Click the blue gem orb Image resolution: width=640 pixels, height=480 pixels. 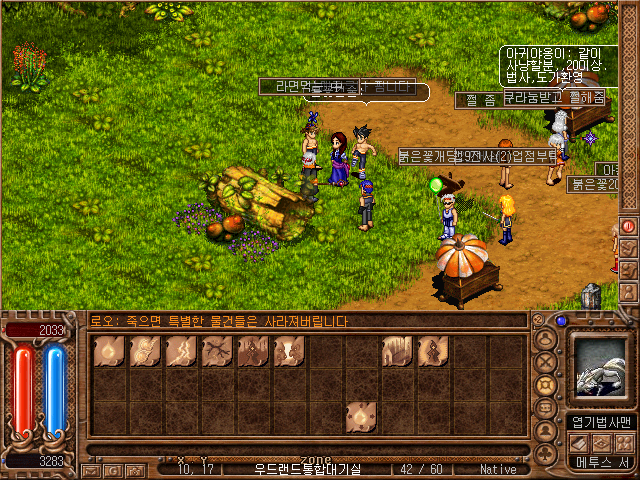561,322
